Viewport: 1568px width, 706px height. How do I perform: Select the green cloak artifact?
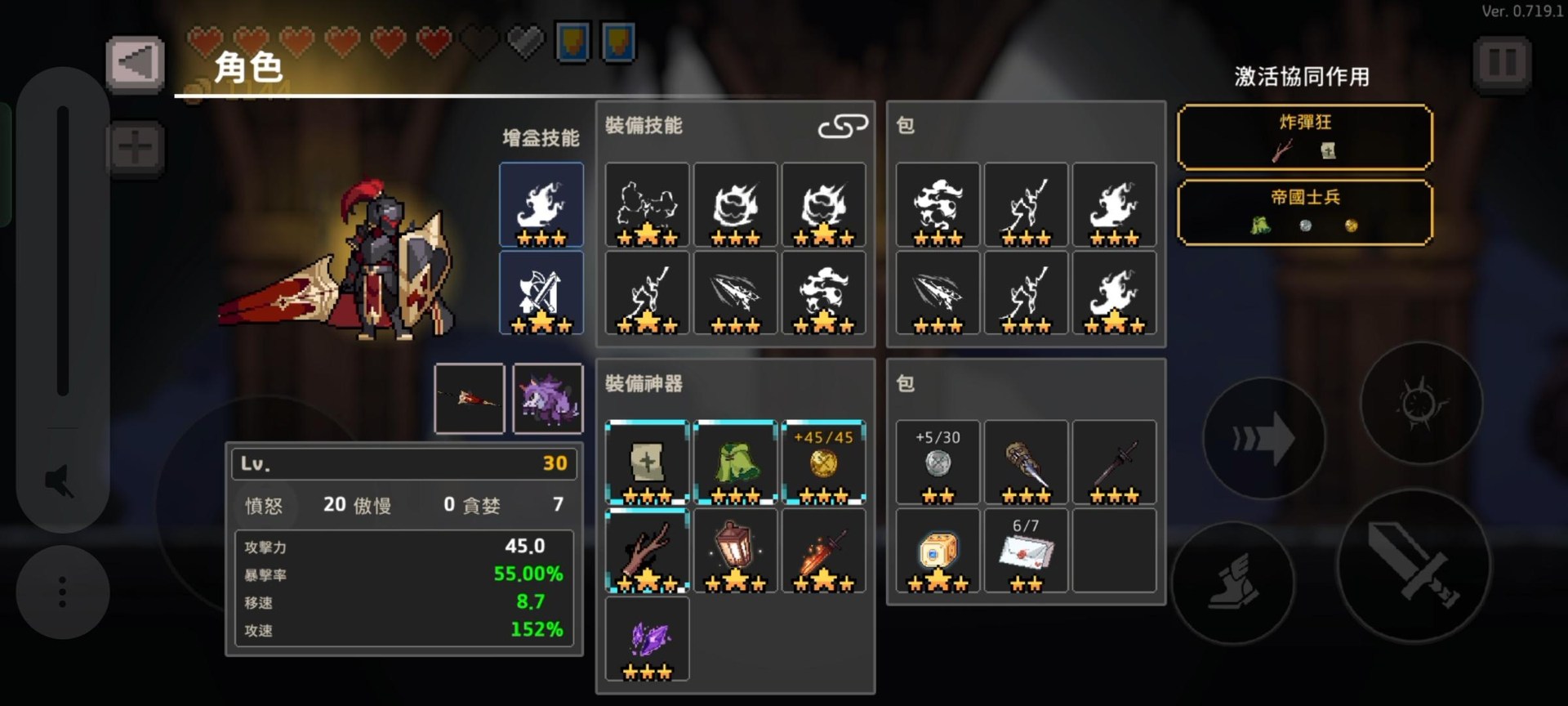pyautogui.click(x=734, y=462)
